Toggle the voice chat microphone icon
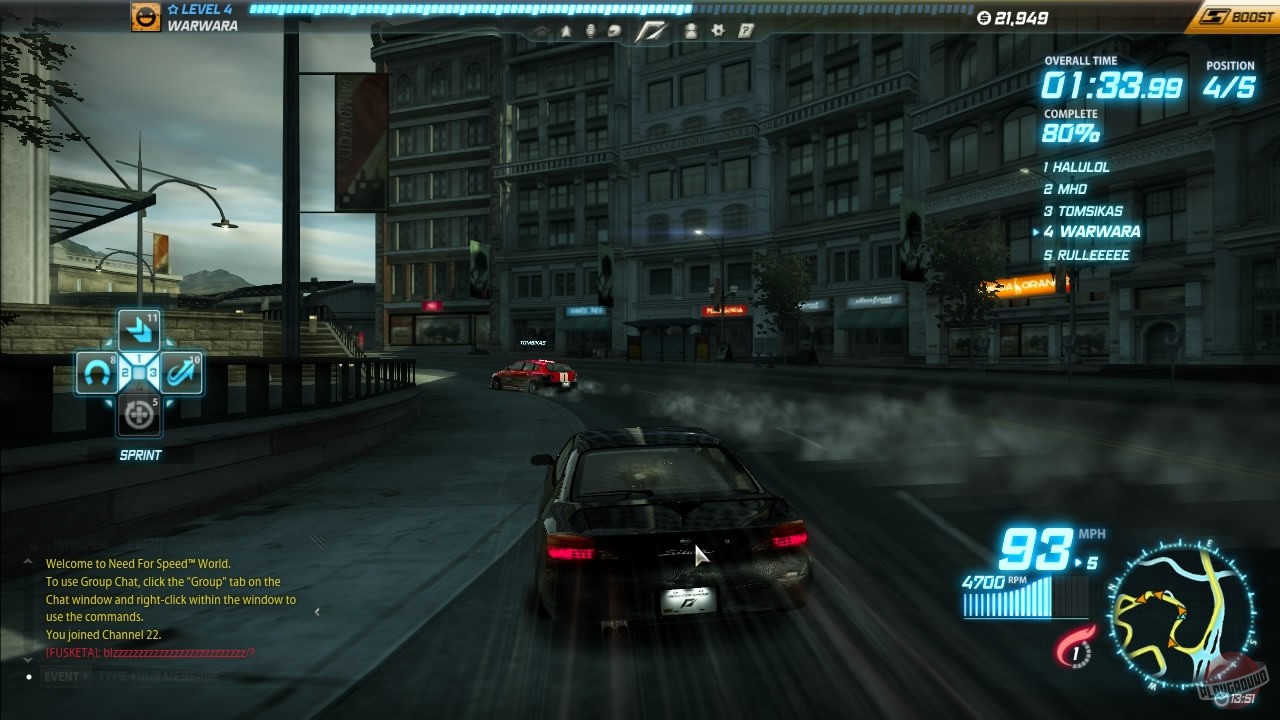 [x=592, y=30]
